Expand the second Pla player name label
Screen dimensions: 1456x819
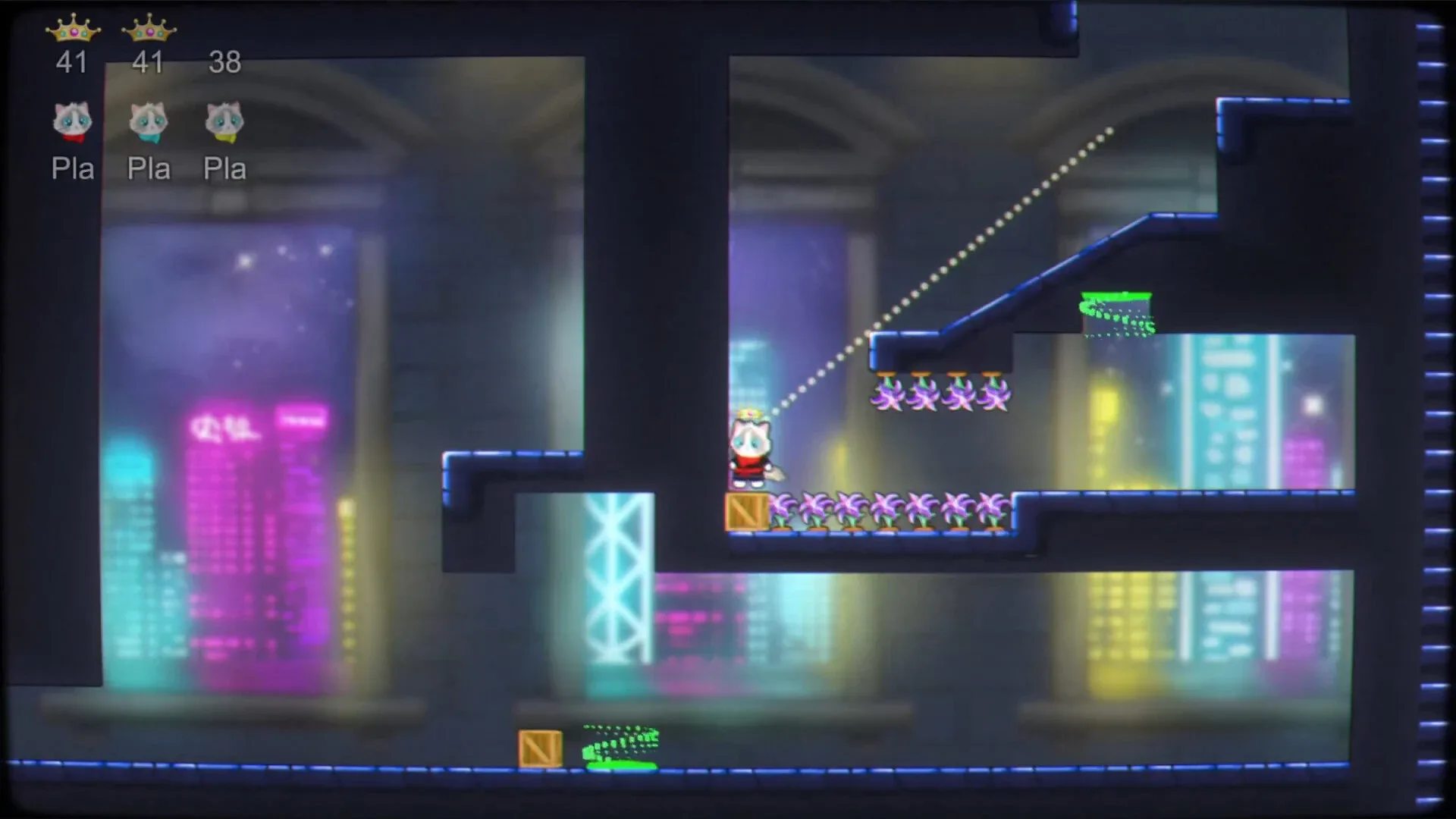[149, 168]
